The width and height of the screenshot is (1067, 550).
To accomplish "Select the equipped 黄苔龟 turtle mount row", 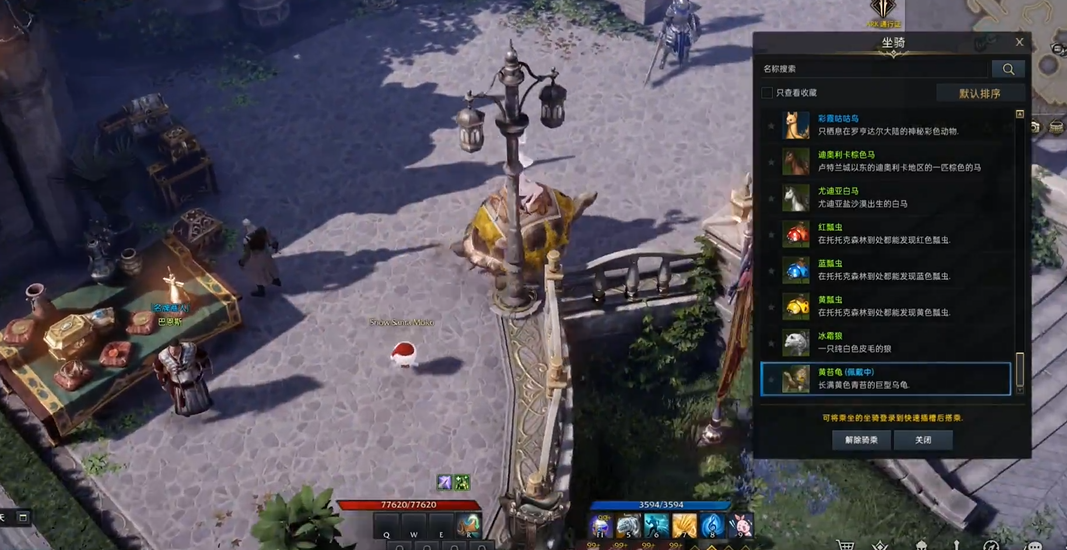I will click(890, 379).
